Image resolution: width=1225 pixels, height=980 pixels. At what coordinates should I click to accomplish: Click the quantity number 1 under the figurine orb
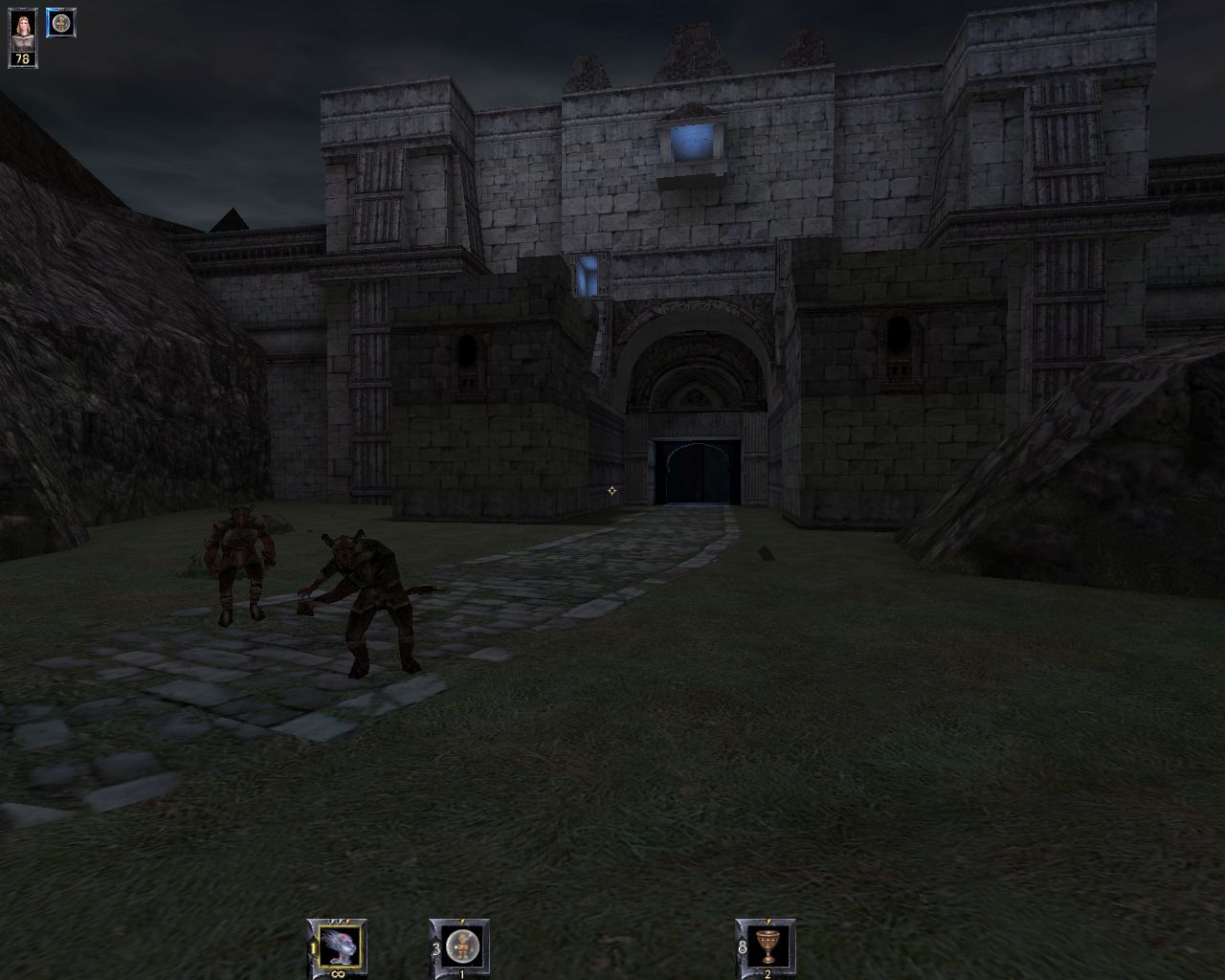click(x=461, y=972)
